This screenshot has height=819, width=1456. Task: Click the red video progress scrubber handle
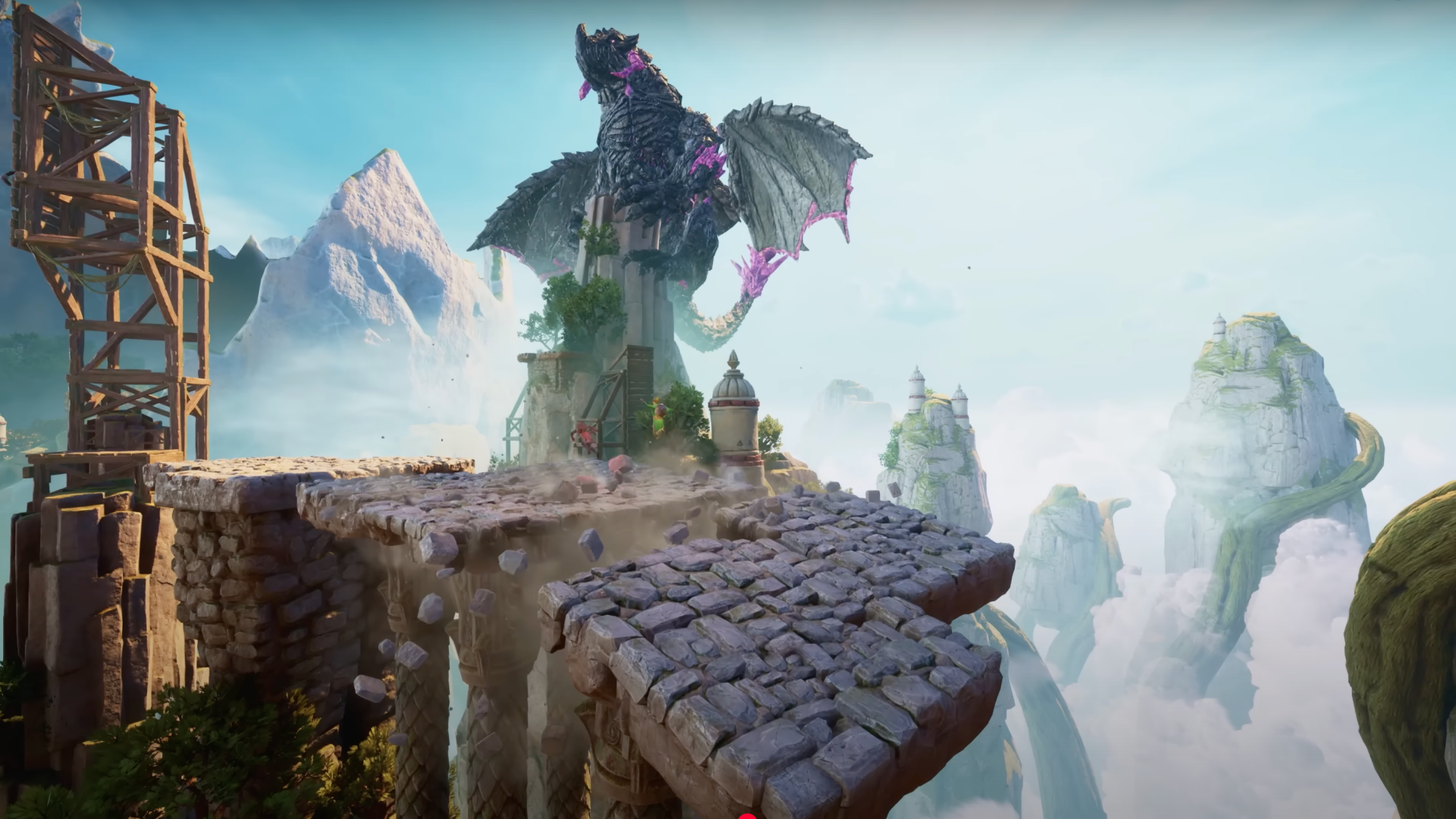(748, 817)
